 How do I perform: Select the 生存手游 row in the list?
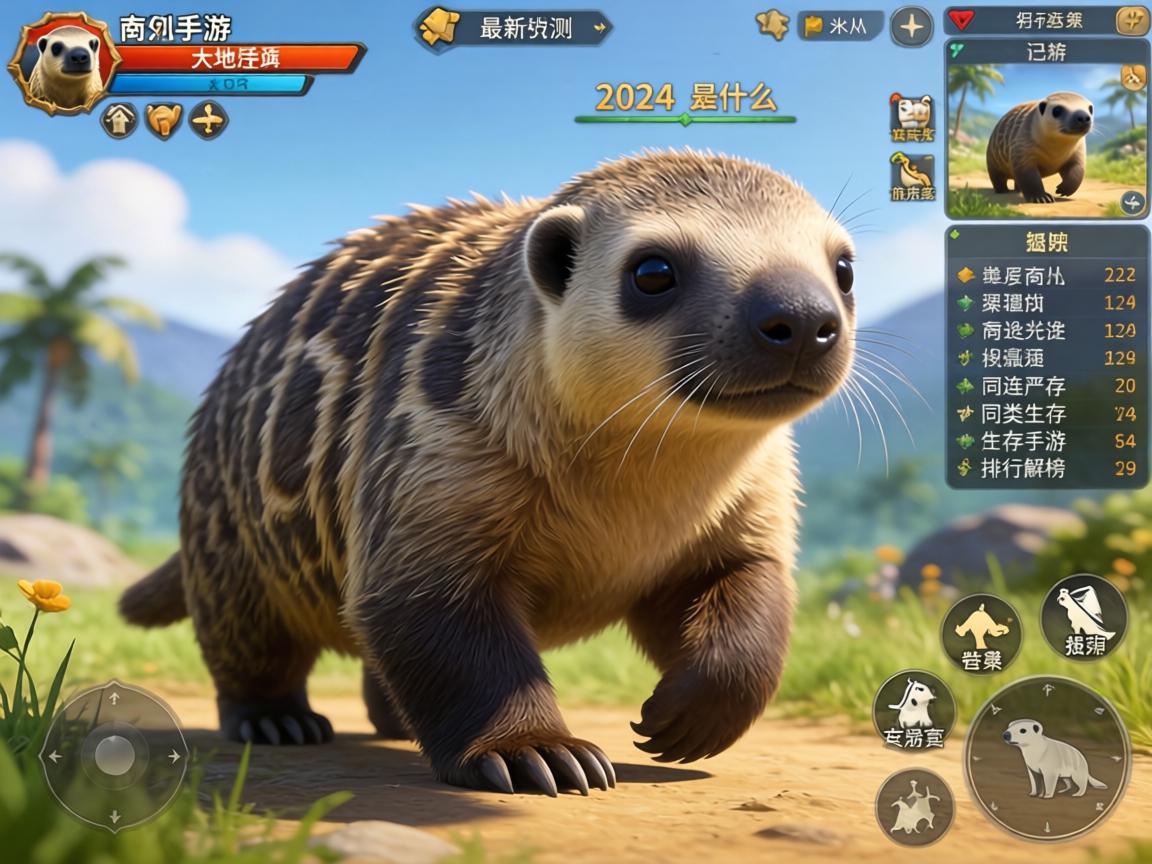pyautogui.click(x=1046, y=441)
